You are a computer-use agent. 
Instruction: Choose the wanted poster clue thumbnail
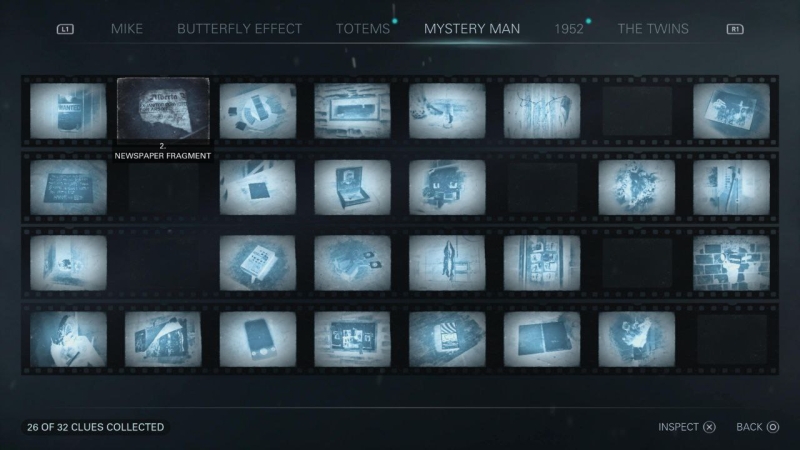pyautogui.click(x=68, y=110)
